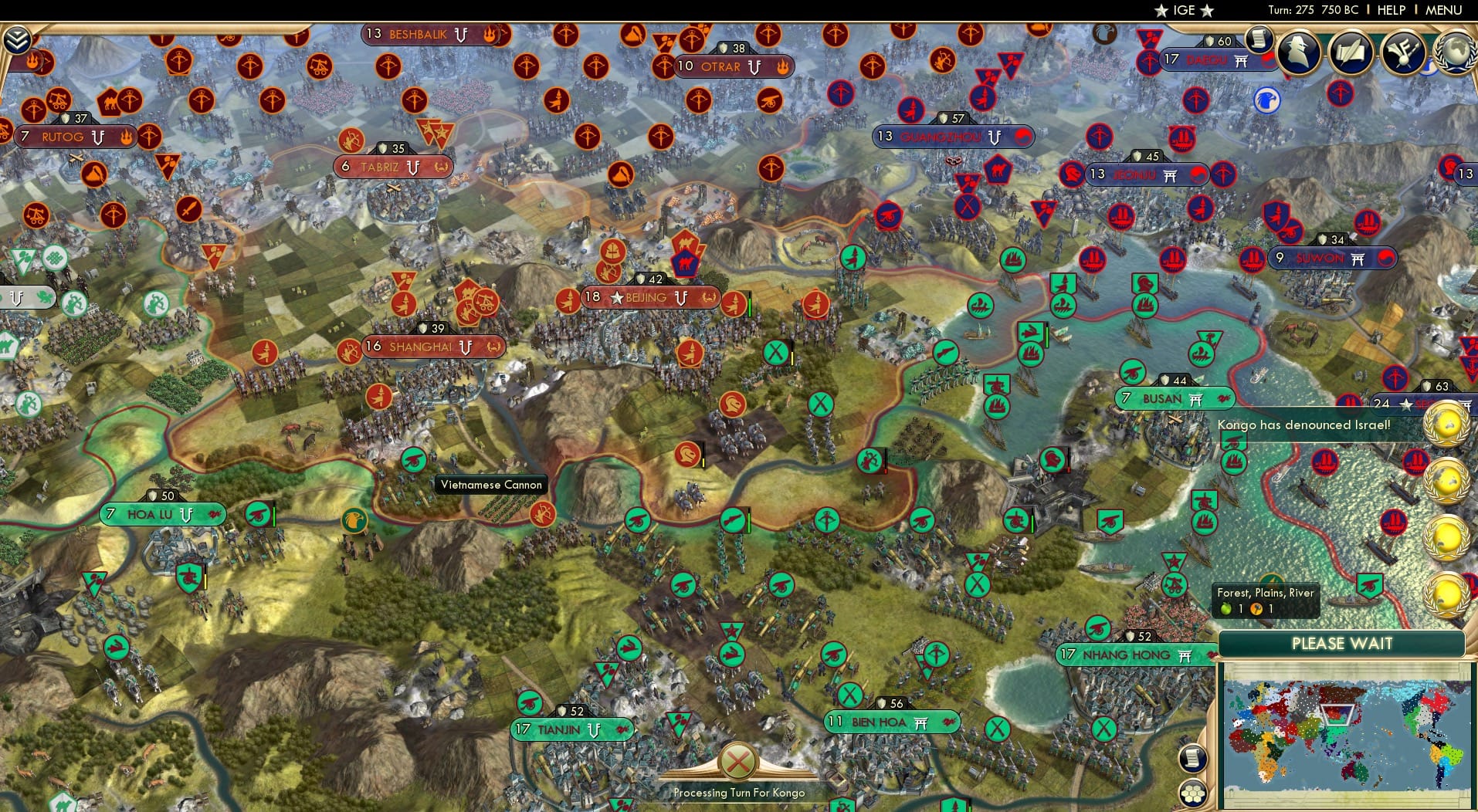Open the Espionage overview spy icon
The width and height of the screenshot is (1478, 812).
coord(1298,53)
